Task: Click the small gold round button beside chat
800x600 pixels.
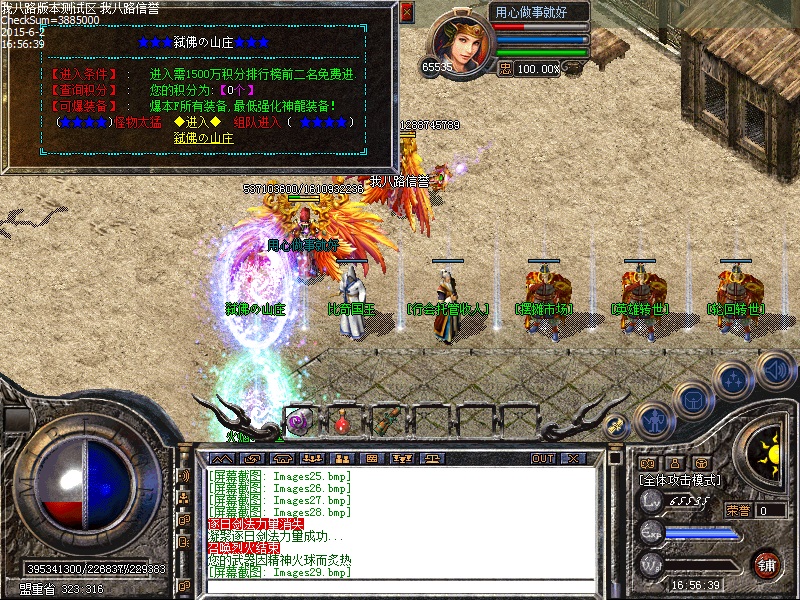Action: point(616,425)
